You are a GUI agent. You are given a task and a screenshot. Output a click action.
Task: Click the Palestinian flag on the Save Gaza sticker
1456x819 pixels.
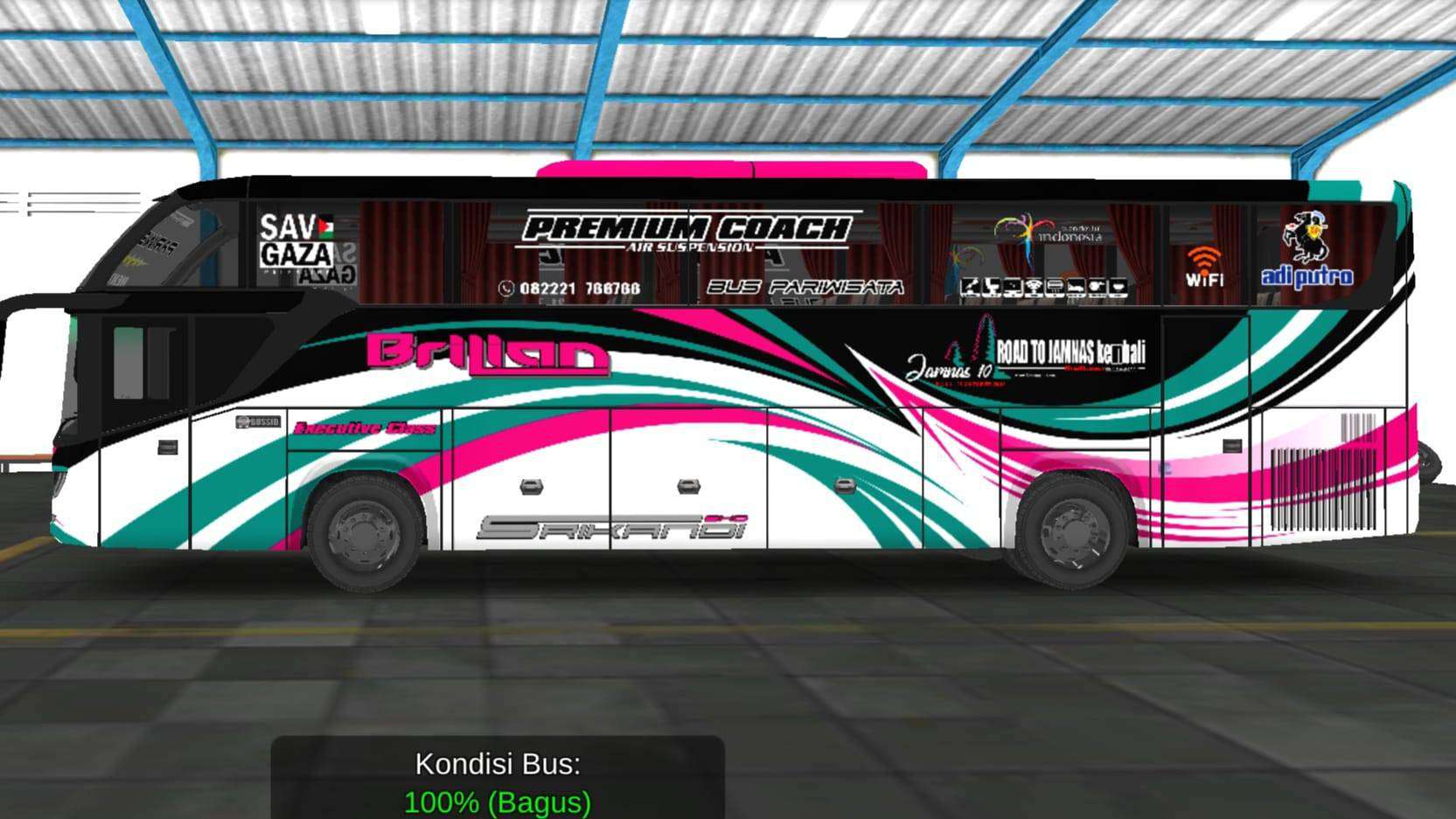pos(324,226)
